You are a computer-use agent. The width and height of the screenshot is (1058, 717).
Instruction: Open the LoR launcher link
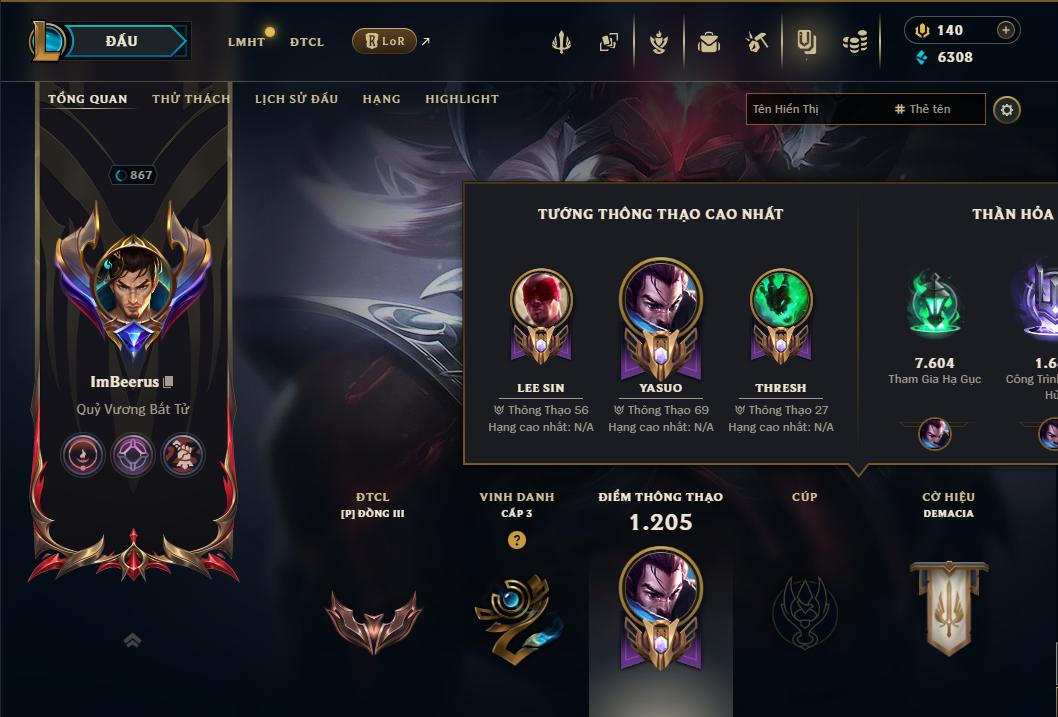(384, 41)
